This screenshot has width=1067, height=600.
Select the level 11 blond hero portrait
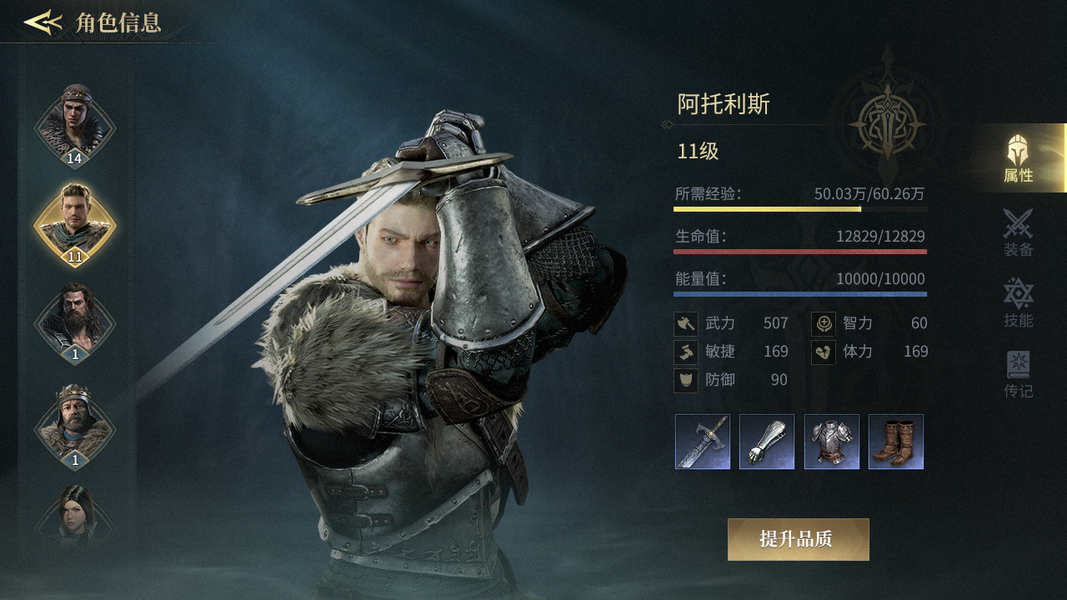pyautogui.click(x=75, y=222)
